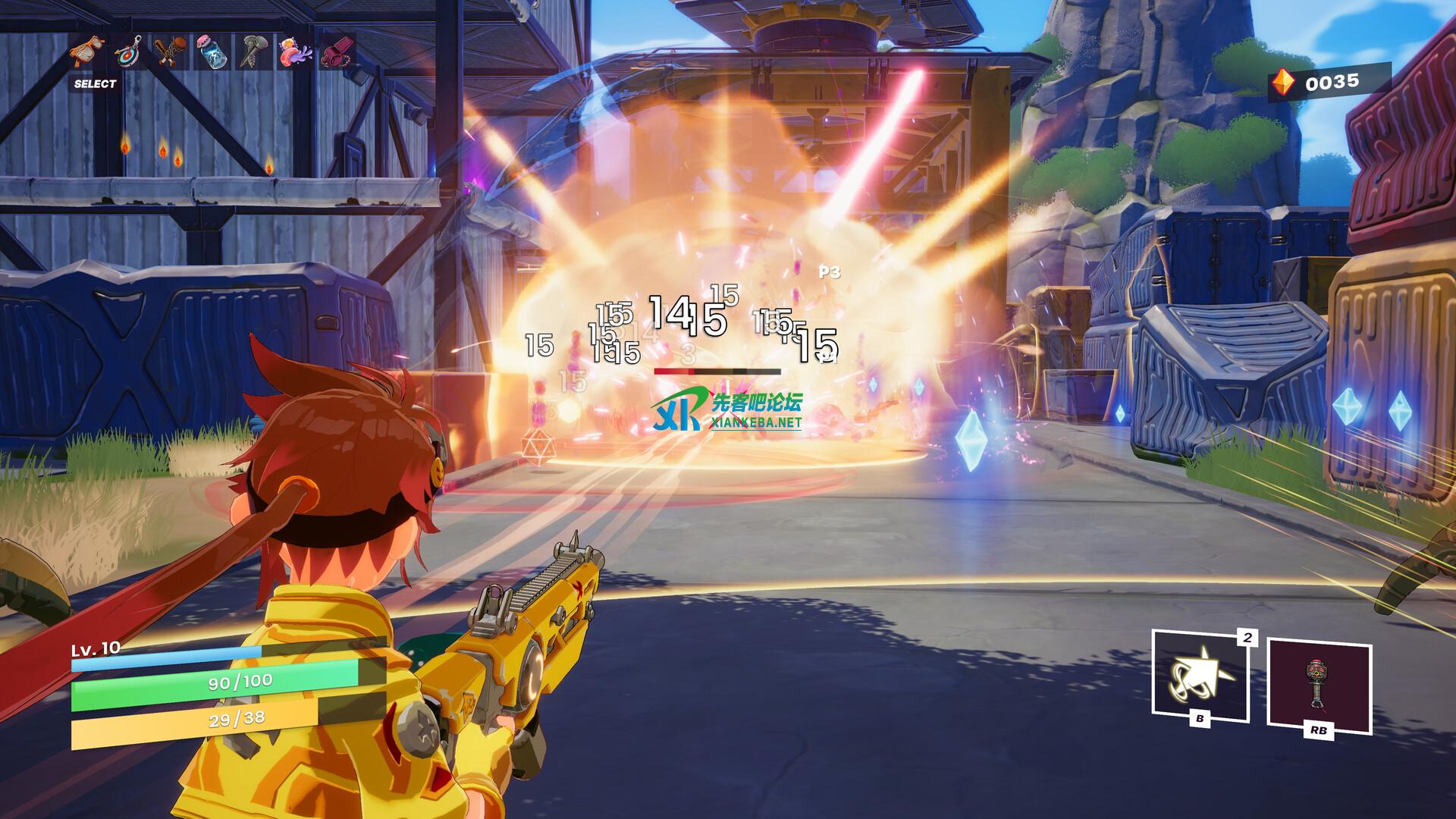Image resolution: width=1456 pixels, height=819 pixels.
Task: Select the orange glasses item icon
Action: pyautogui.click(x=89, y=52)
